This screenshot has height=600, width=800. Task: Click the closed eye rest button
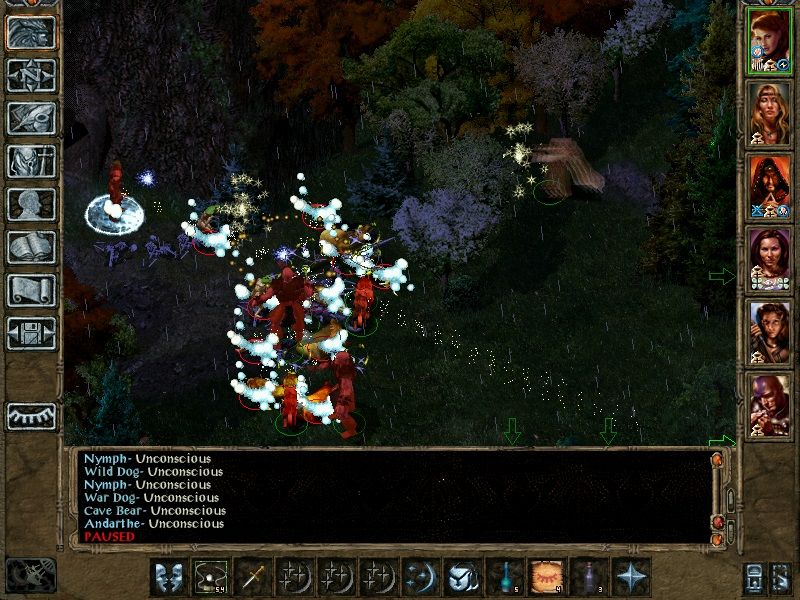point(31,415)
